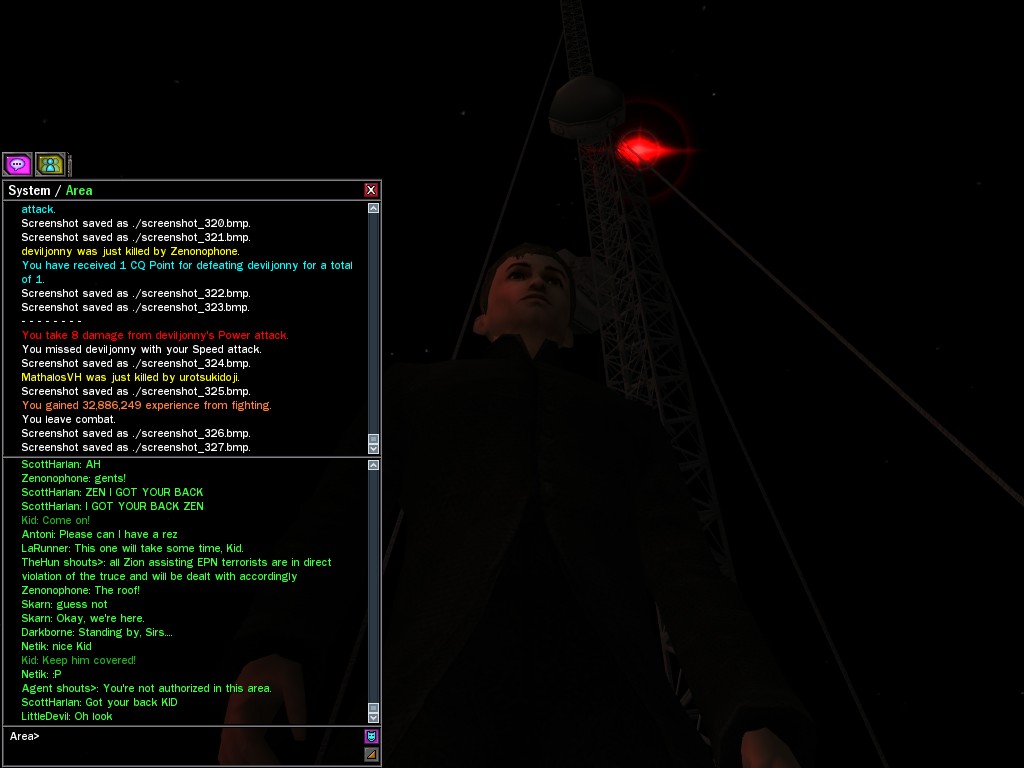The height and width of the screenshot is (768, 1024).
Task: Click the System log scroll-up arrow
Action: [374, 209]
